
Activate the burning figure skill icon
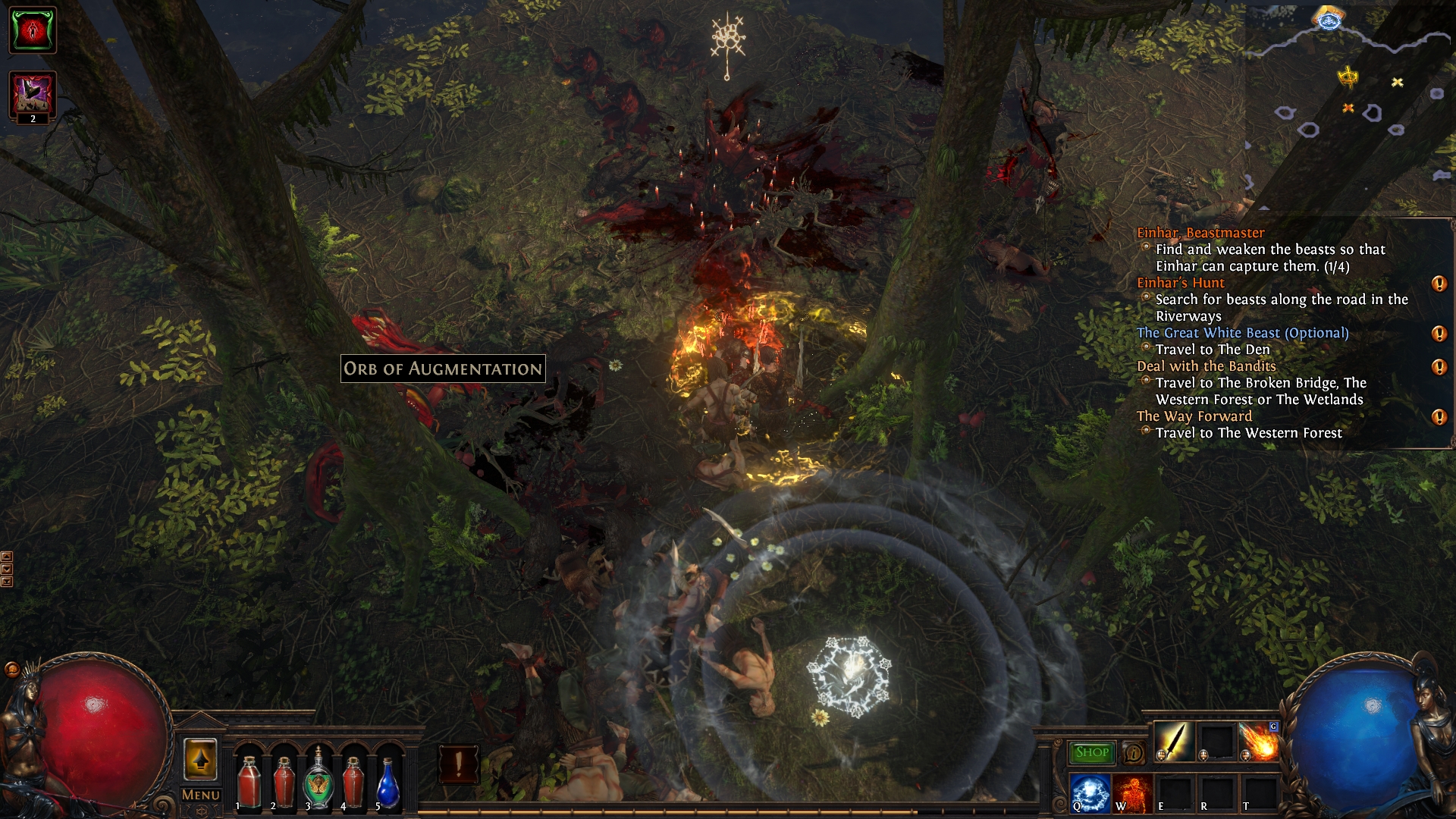coord(1132,792)
